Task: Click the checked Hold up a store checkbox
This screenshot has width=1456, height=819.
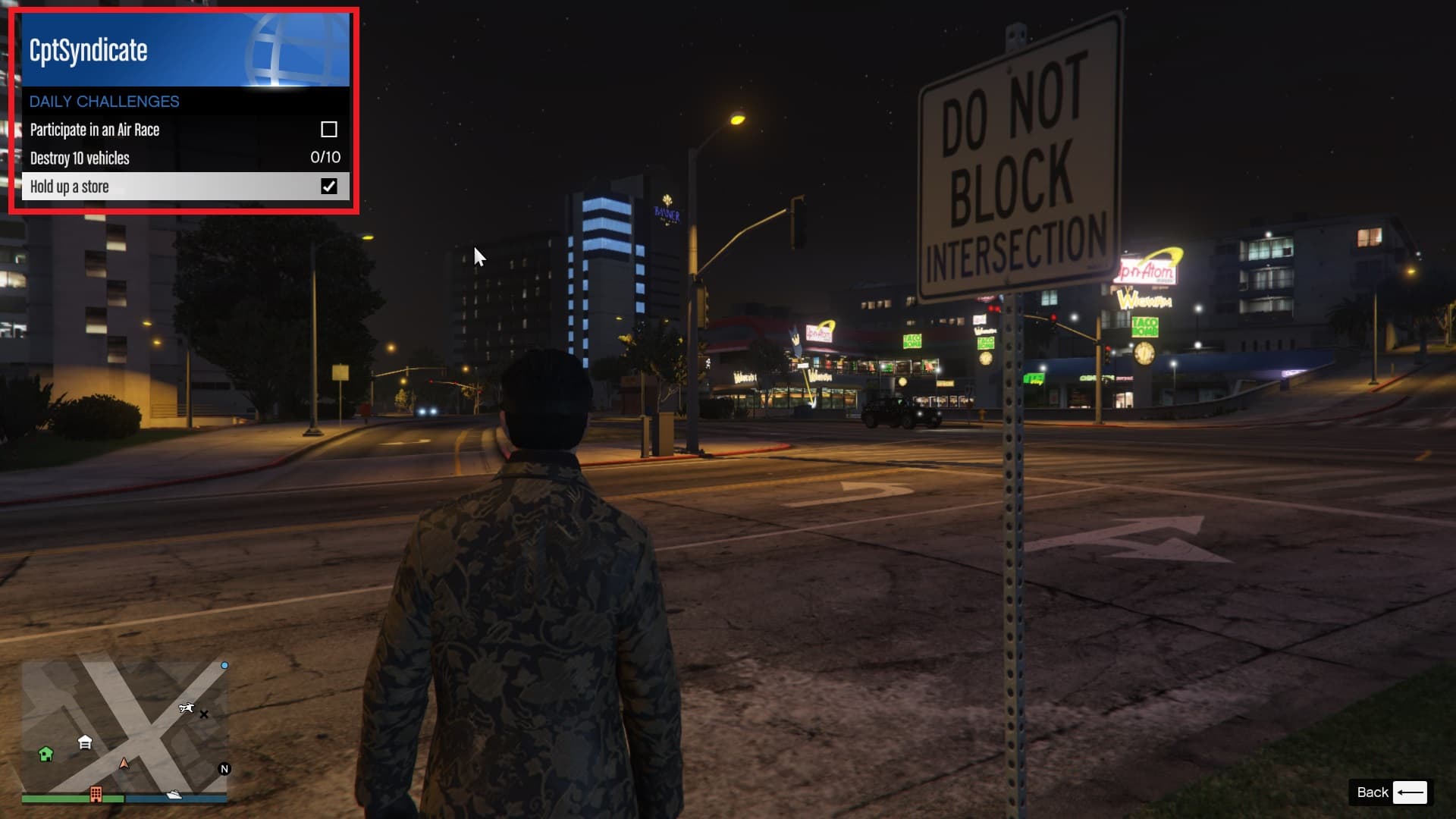Action: coord(329,187)
